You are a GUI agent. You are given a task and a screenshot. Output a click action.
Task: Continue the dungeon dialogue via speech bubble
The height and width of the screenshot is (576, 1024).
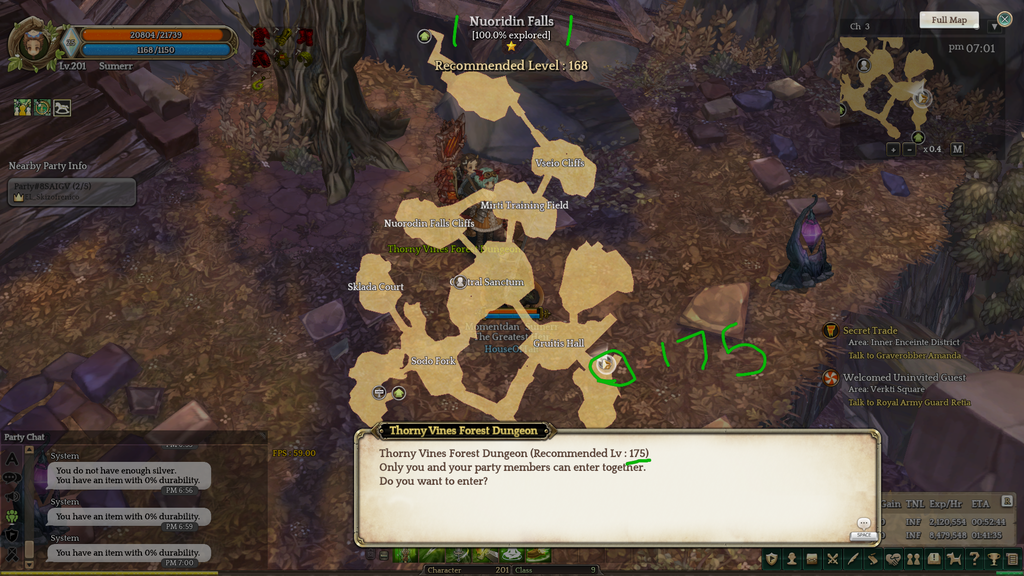coord(864,523)
